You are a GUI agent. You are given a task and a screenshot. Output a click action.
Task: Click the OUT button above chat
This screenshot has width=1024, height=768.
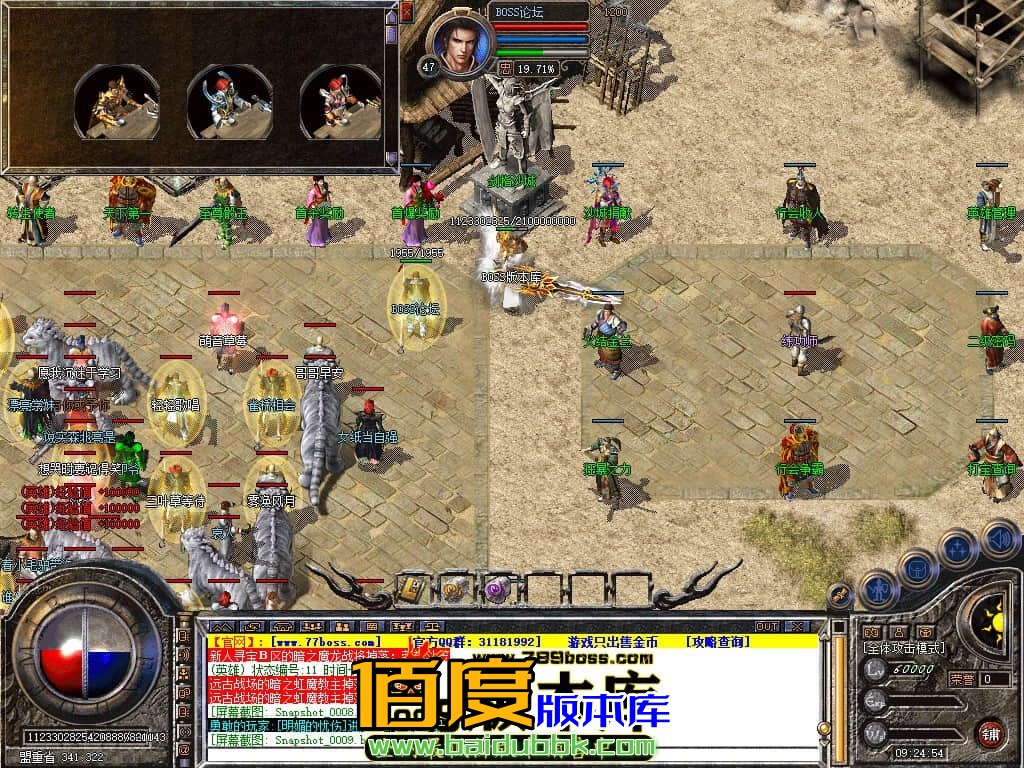[x=767, y=626]
